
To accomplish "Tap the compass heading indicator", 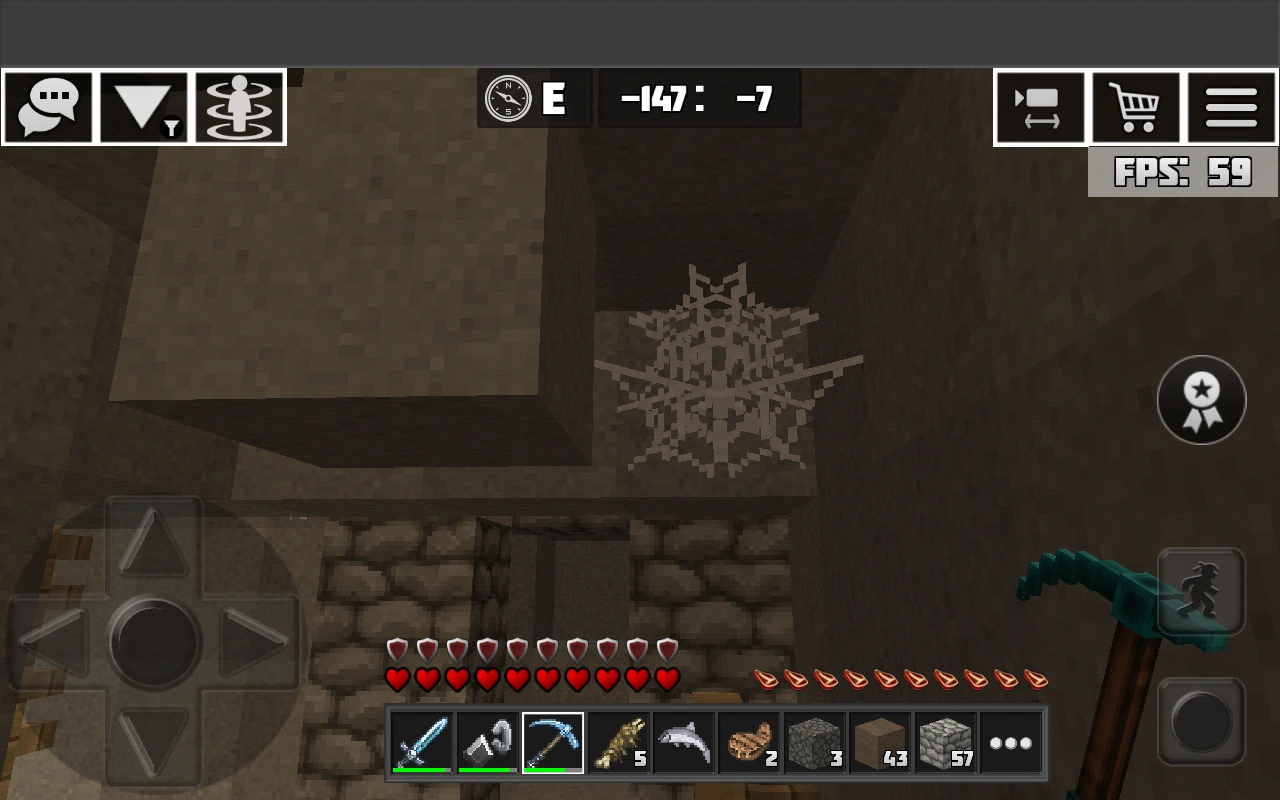I will (x=533, y=97).
